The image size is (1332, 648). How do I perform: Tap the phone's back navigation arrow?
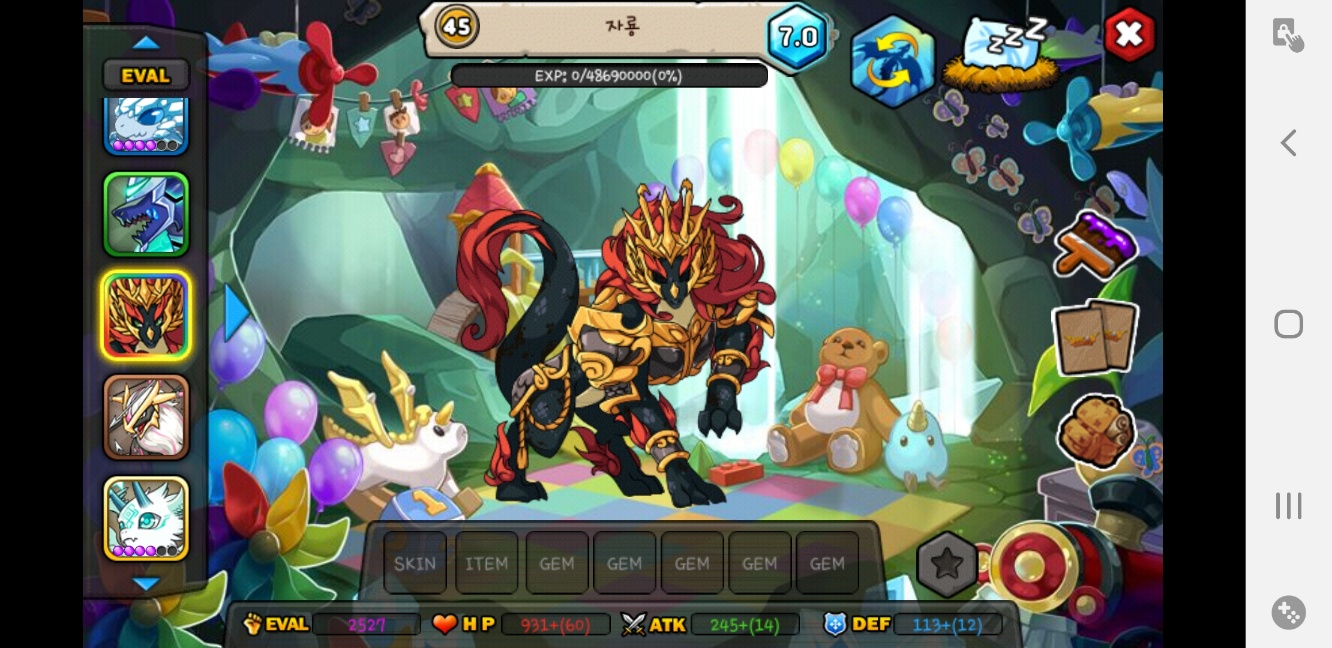click(1288, 143)
